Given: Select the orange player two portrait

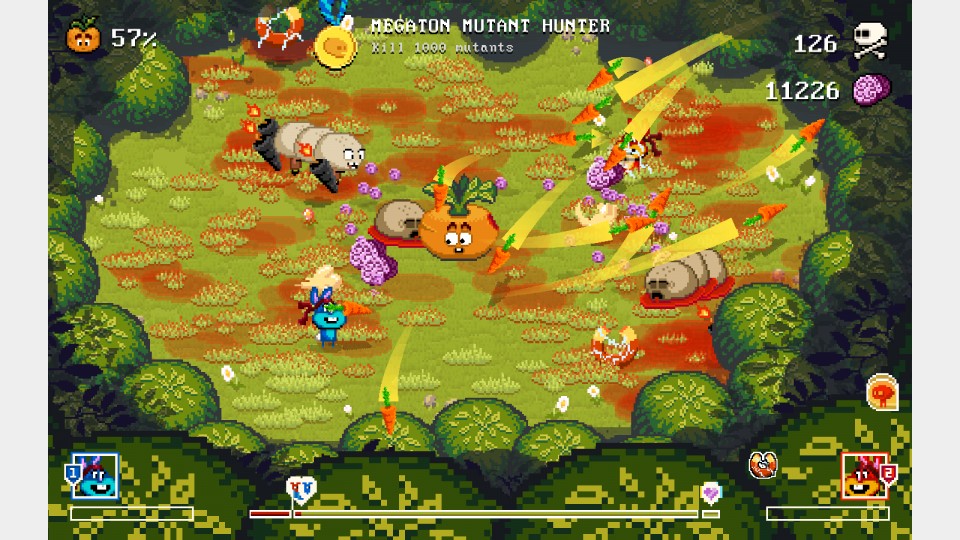Looking at the screenshot, I should pyautogui.click(x=865, y=477).
